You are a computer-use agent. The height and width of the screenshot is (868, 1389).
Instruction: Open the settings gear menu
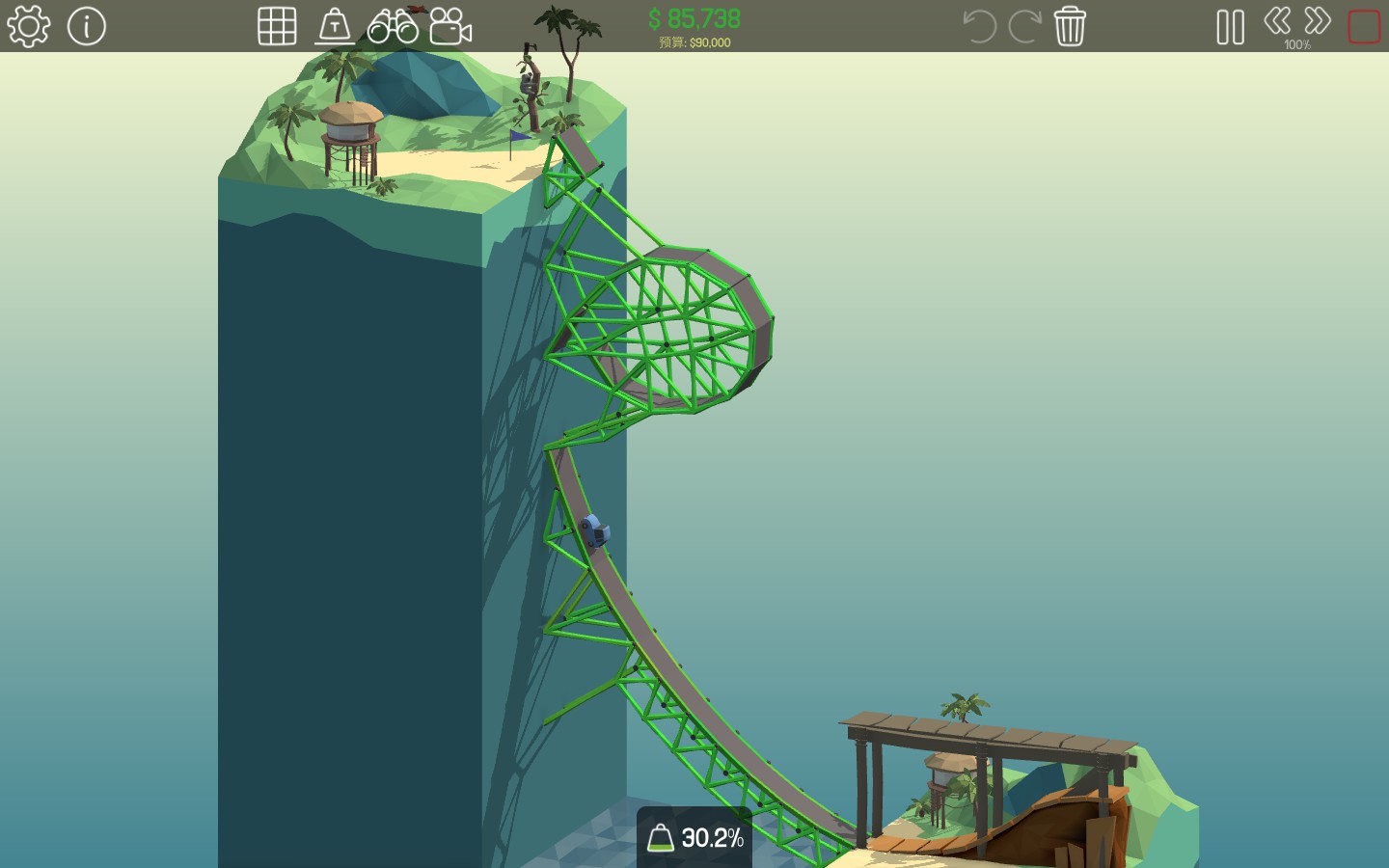point(28,26)
